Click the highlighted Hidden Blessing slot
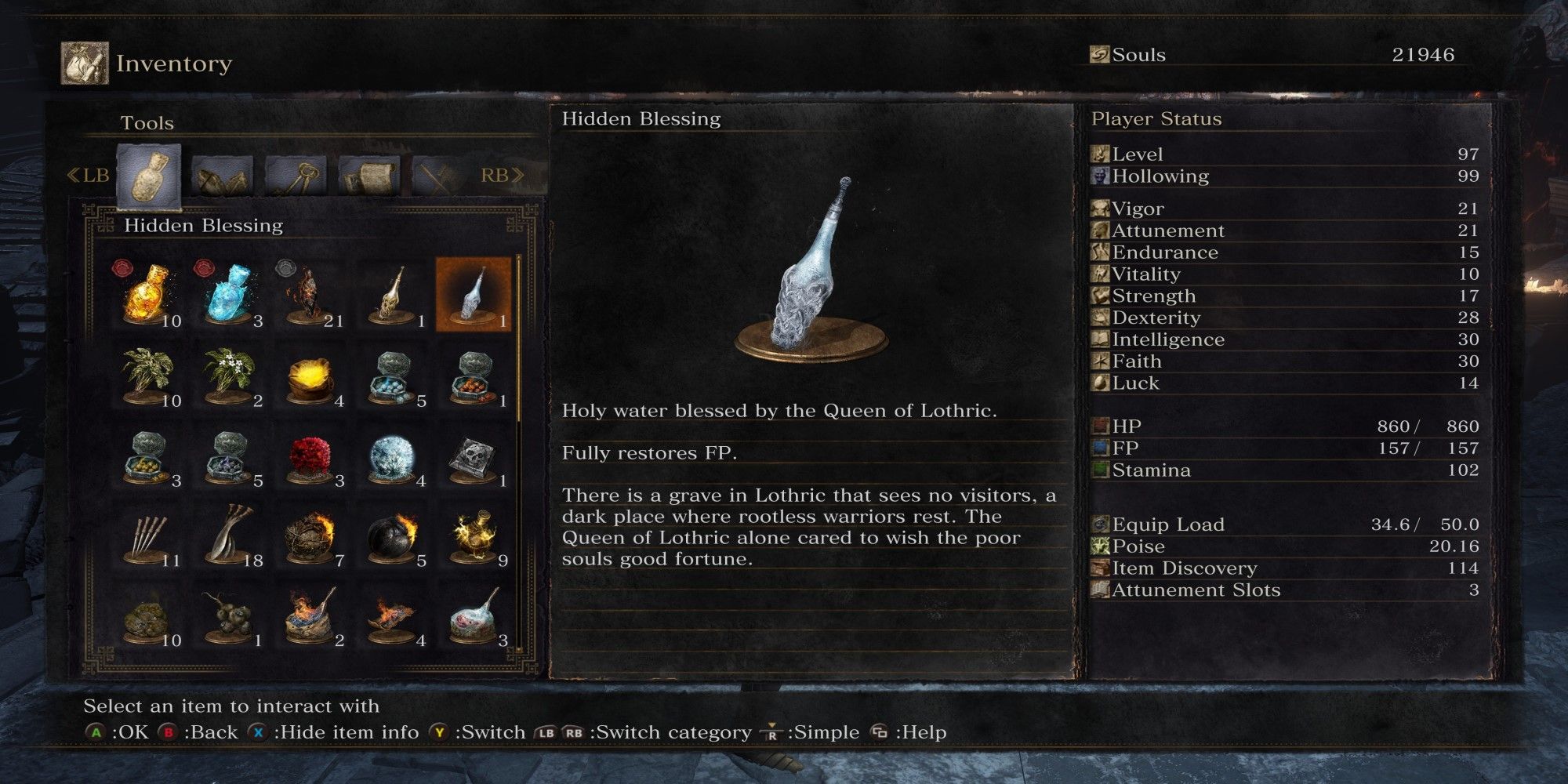 [474, 295]
